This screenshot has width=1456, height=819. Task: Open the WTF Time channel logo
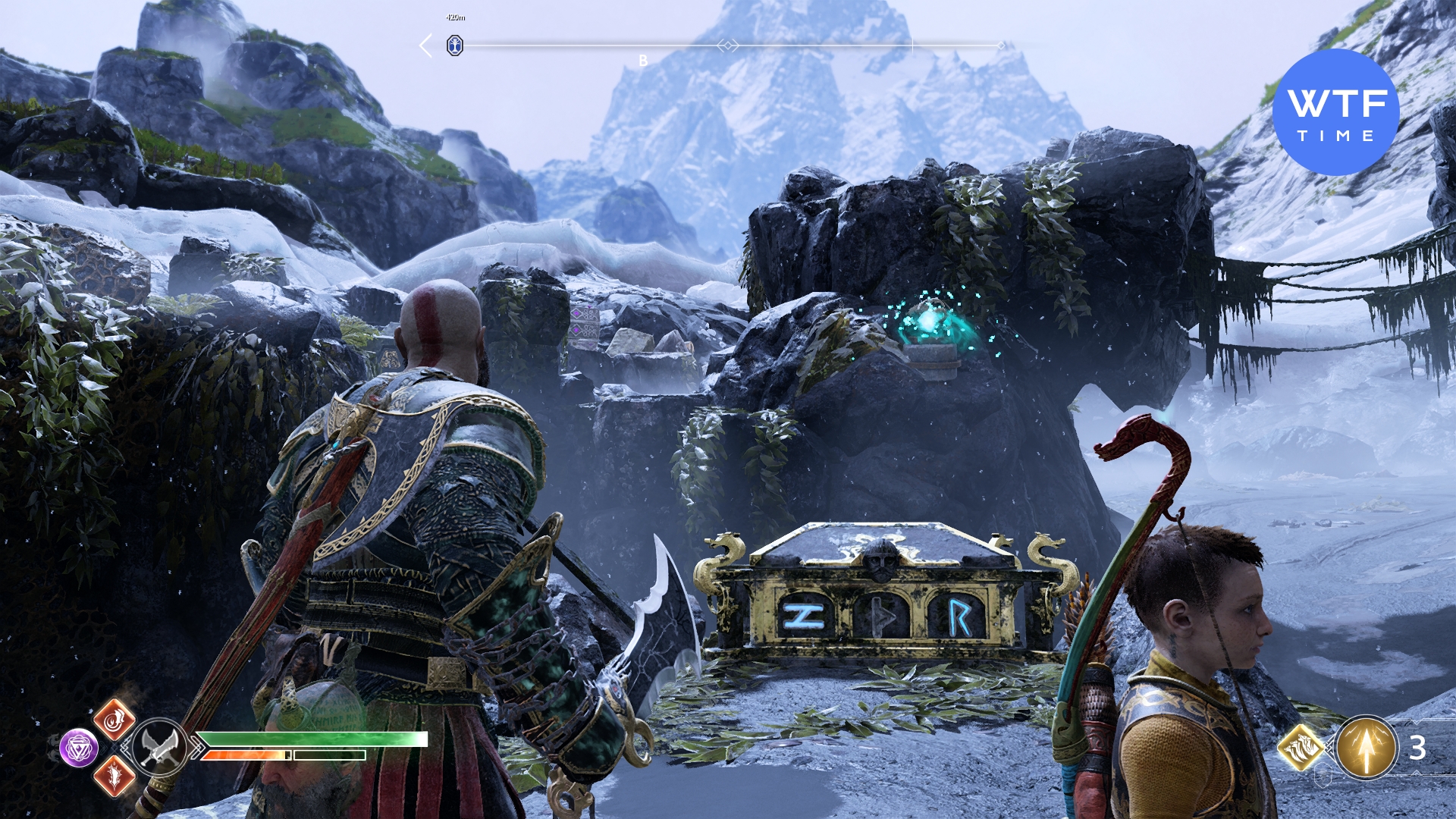(1335, 112)
